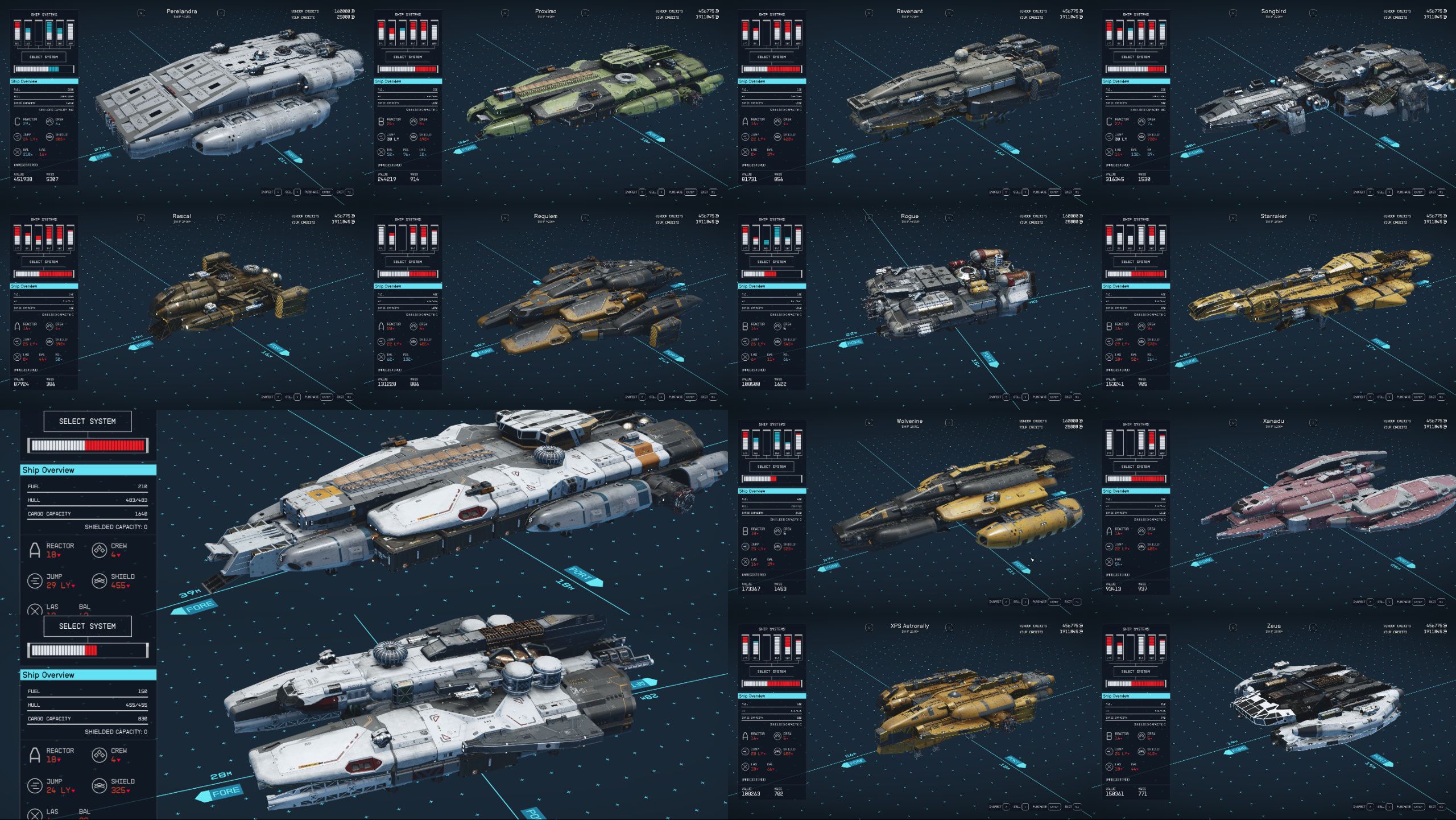The image size is (1456, 820).
Task: Click the Reactor icon in Perelandra's Ship Overview
Action: coord(18,121)
